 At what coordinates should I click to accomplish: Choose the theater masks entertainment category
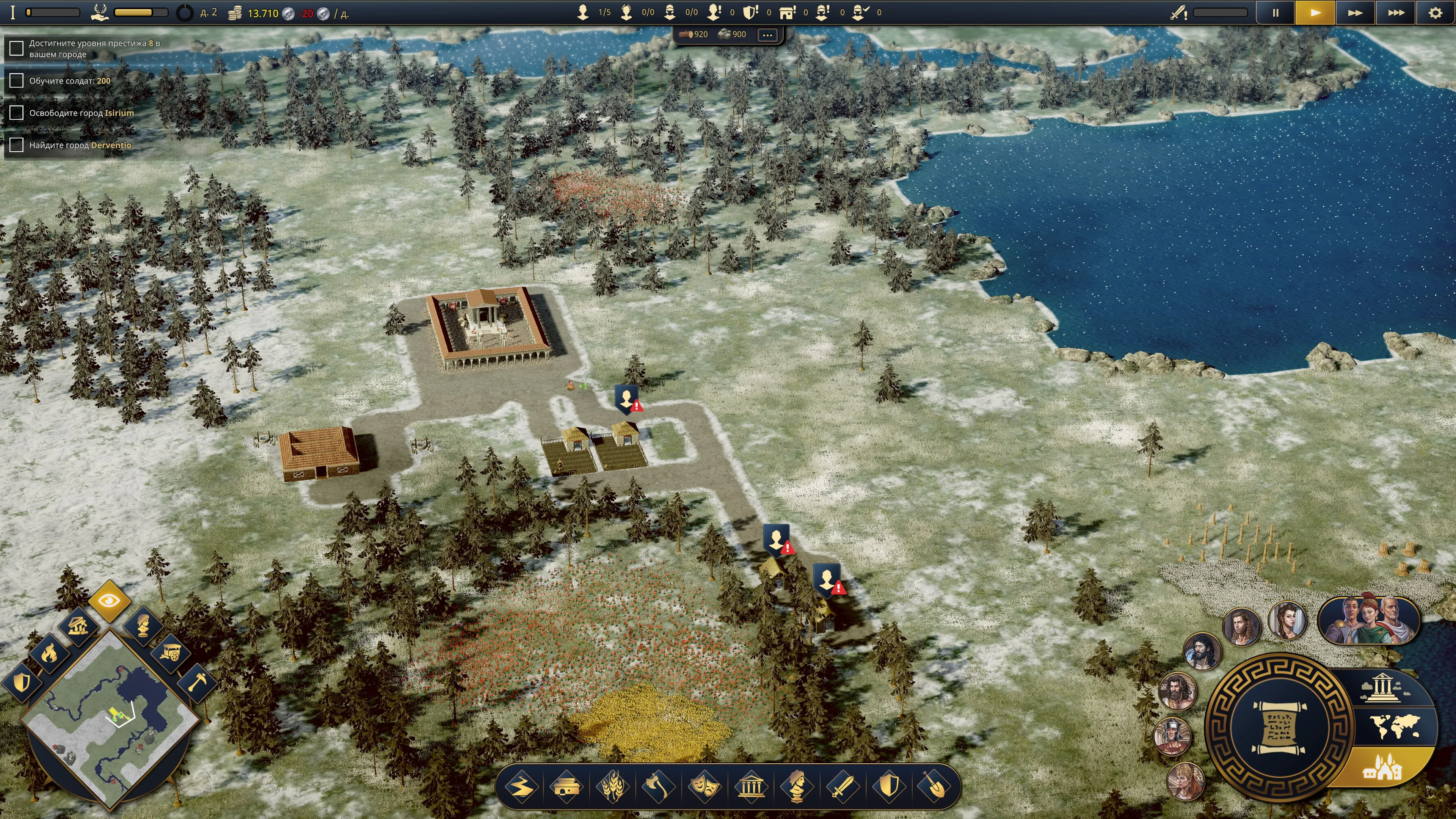tap(704, 786)
